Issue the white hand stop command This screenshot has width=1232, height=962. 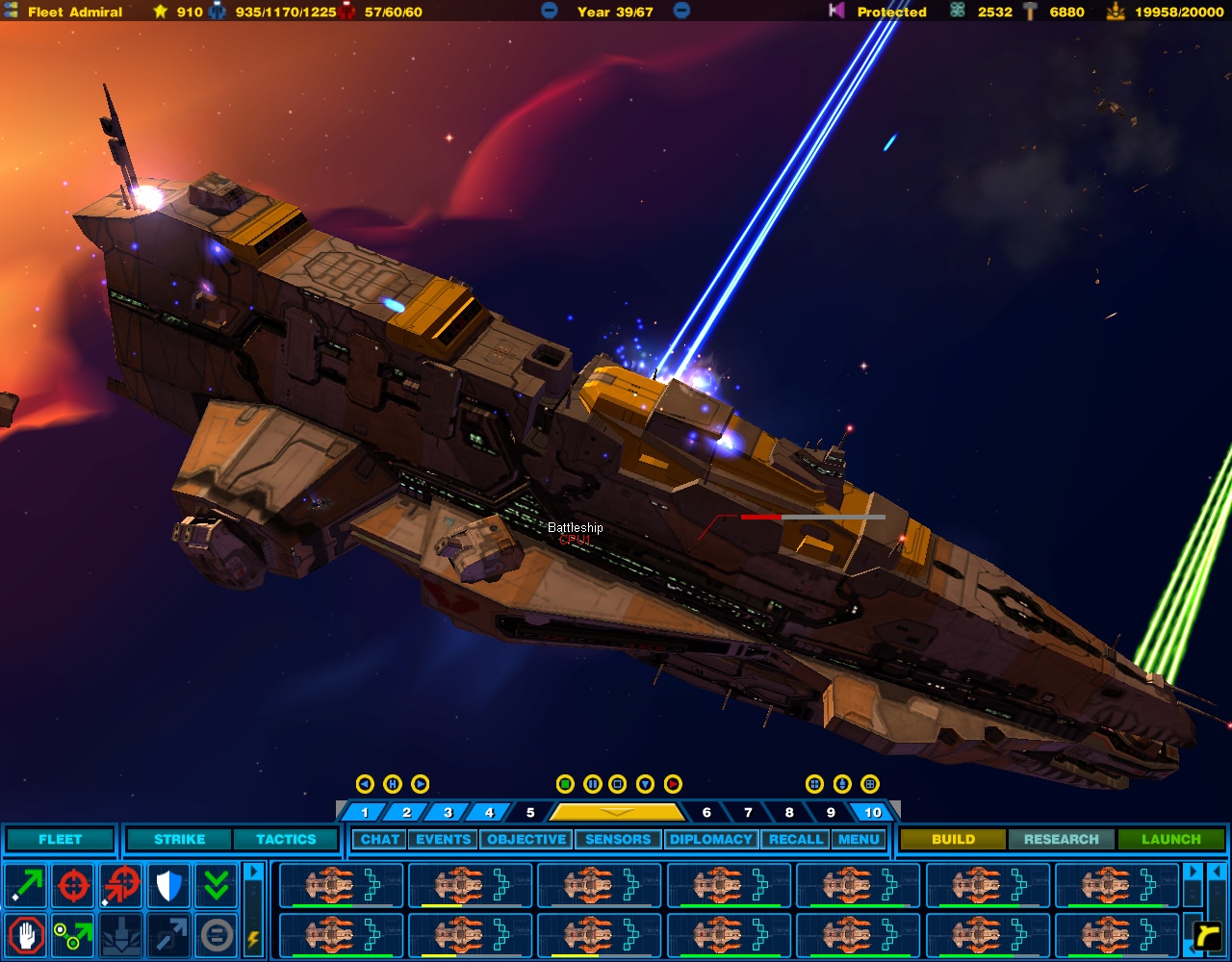pyautogui.click(x=26, y=934)
